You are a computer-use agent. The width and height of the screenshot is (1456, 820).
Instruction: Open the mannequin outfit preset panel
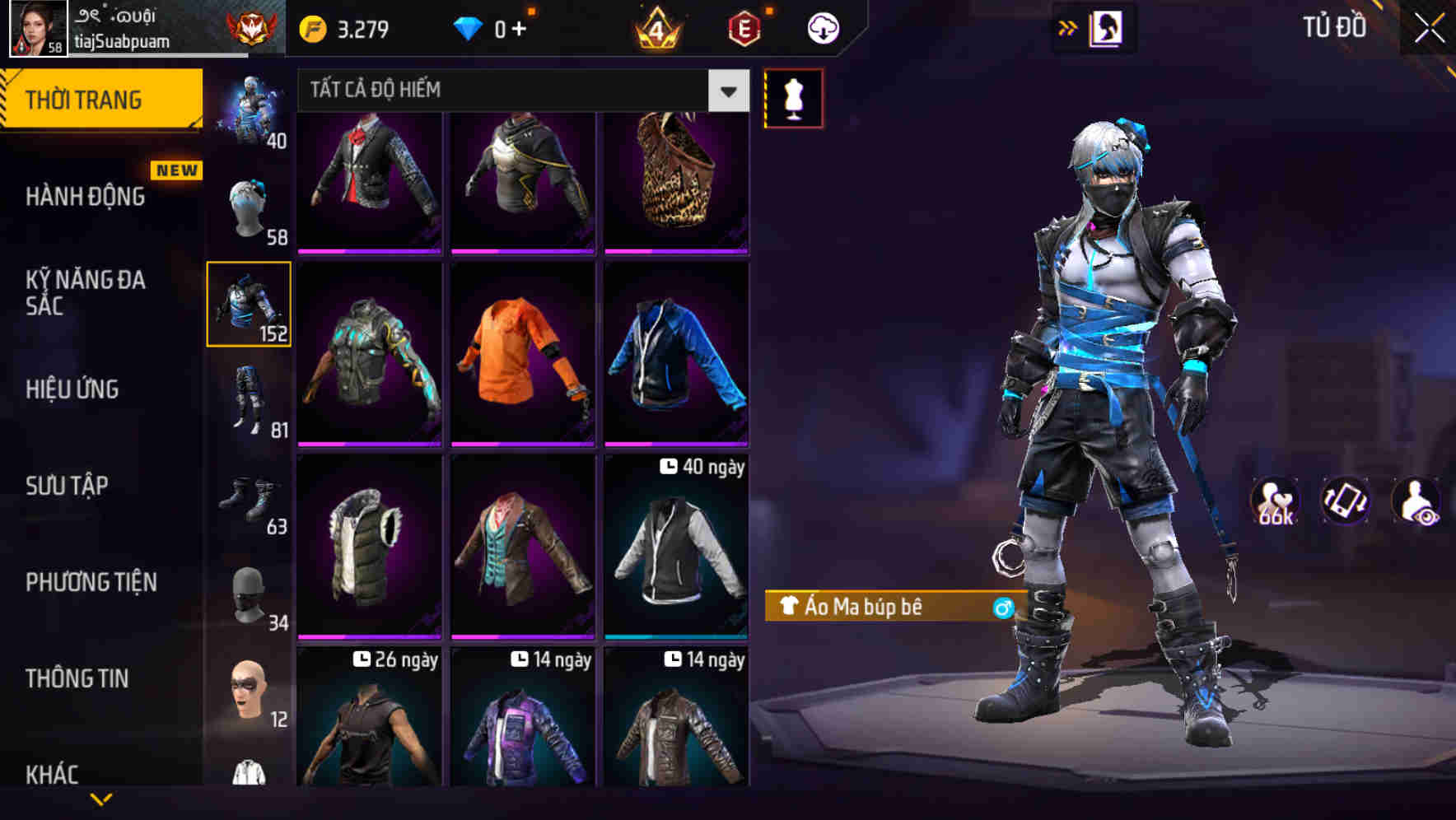click(x=793, y=97)
